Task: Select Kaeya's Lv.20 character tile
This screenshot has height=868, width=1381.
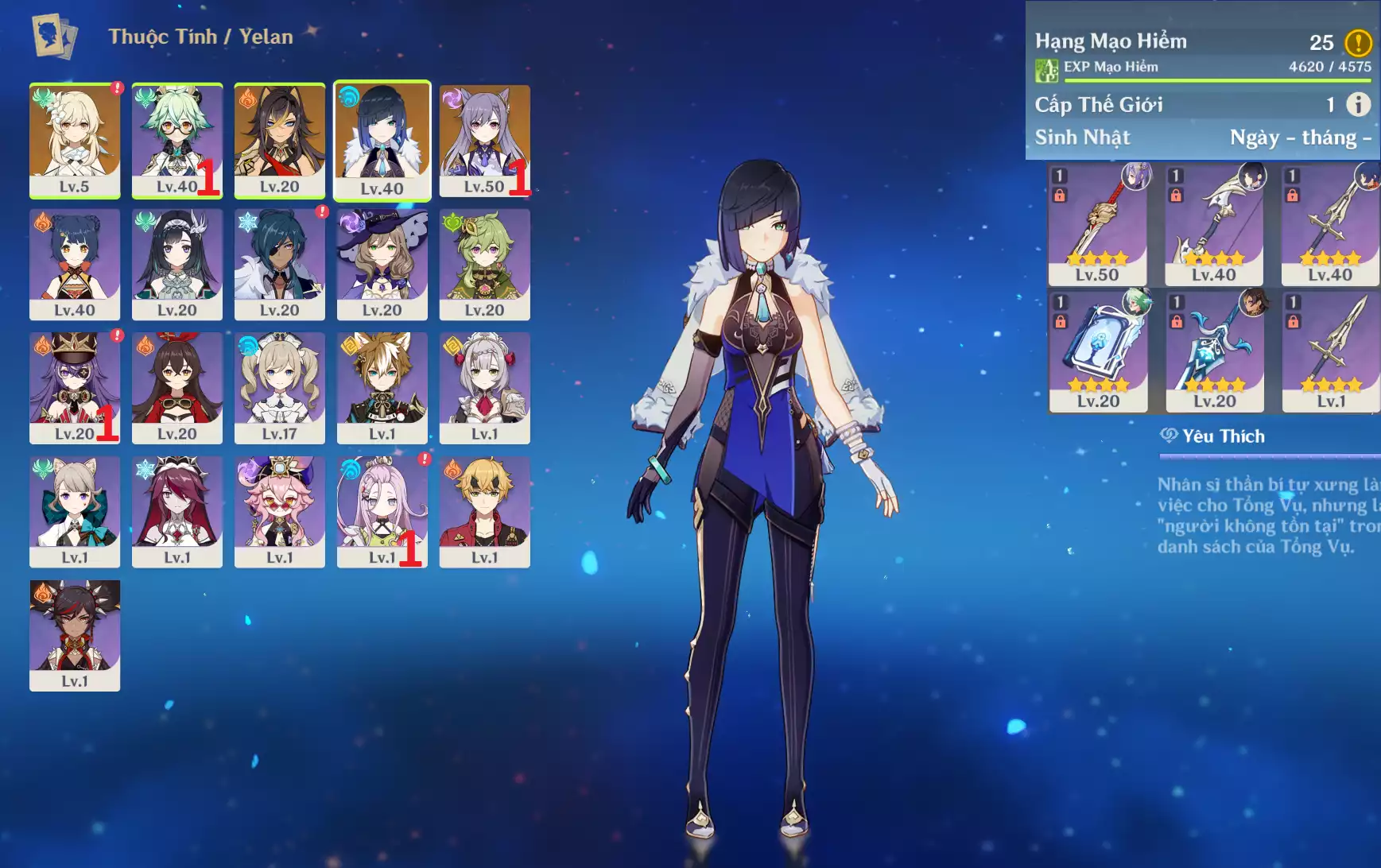Action: [x=279, y=264]
